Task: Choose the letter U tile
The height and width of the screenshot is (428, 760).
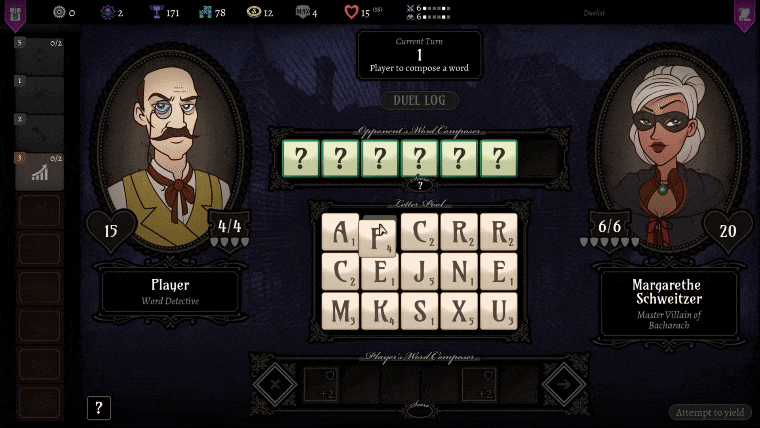Action: [x=498, y=310]
